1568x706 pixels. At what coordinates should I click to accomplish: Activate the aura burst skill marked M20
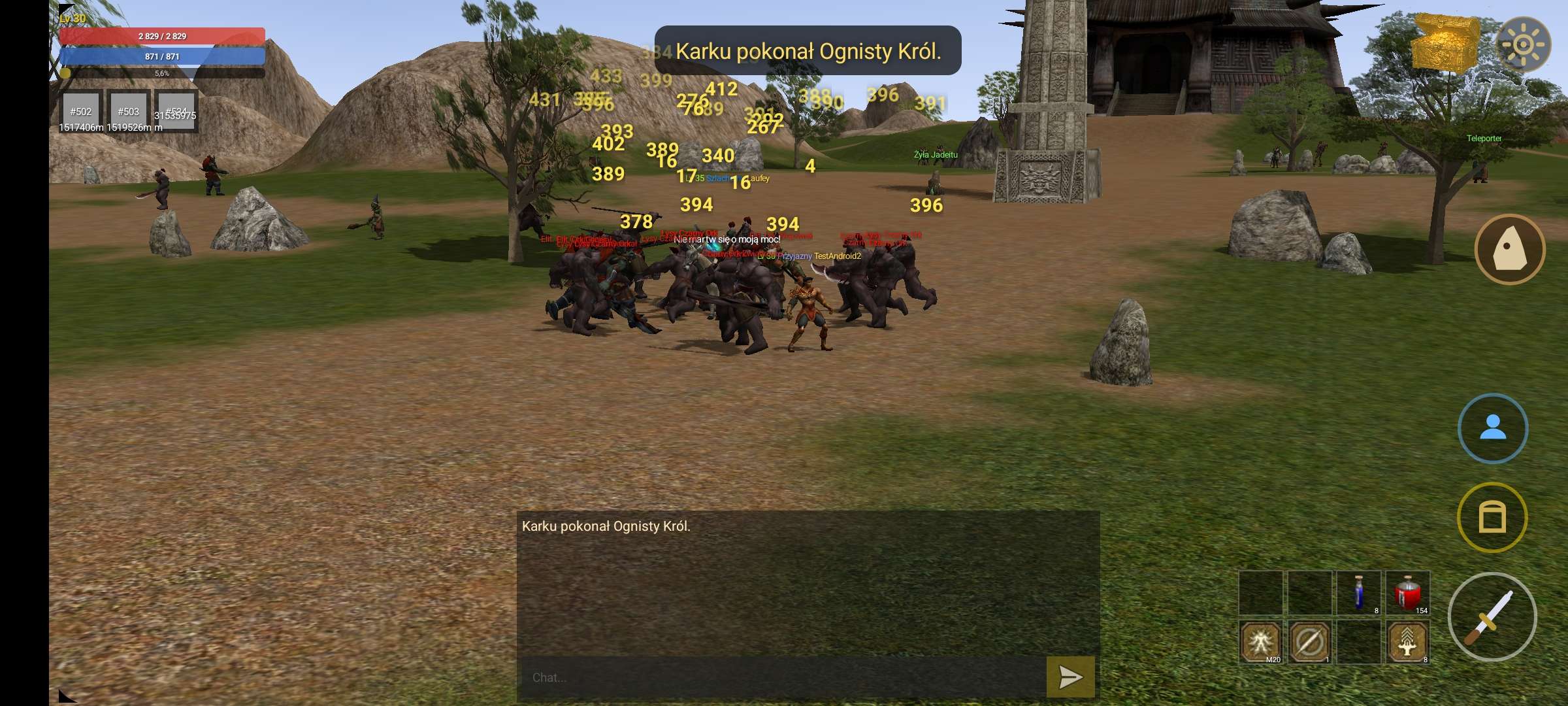point(1260,642)
